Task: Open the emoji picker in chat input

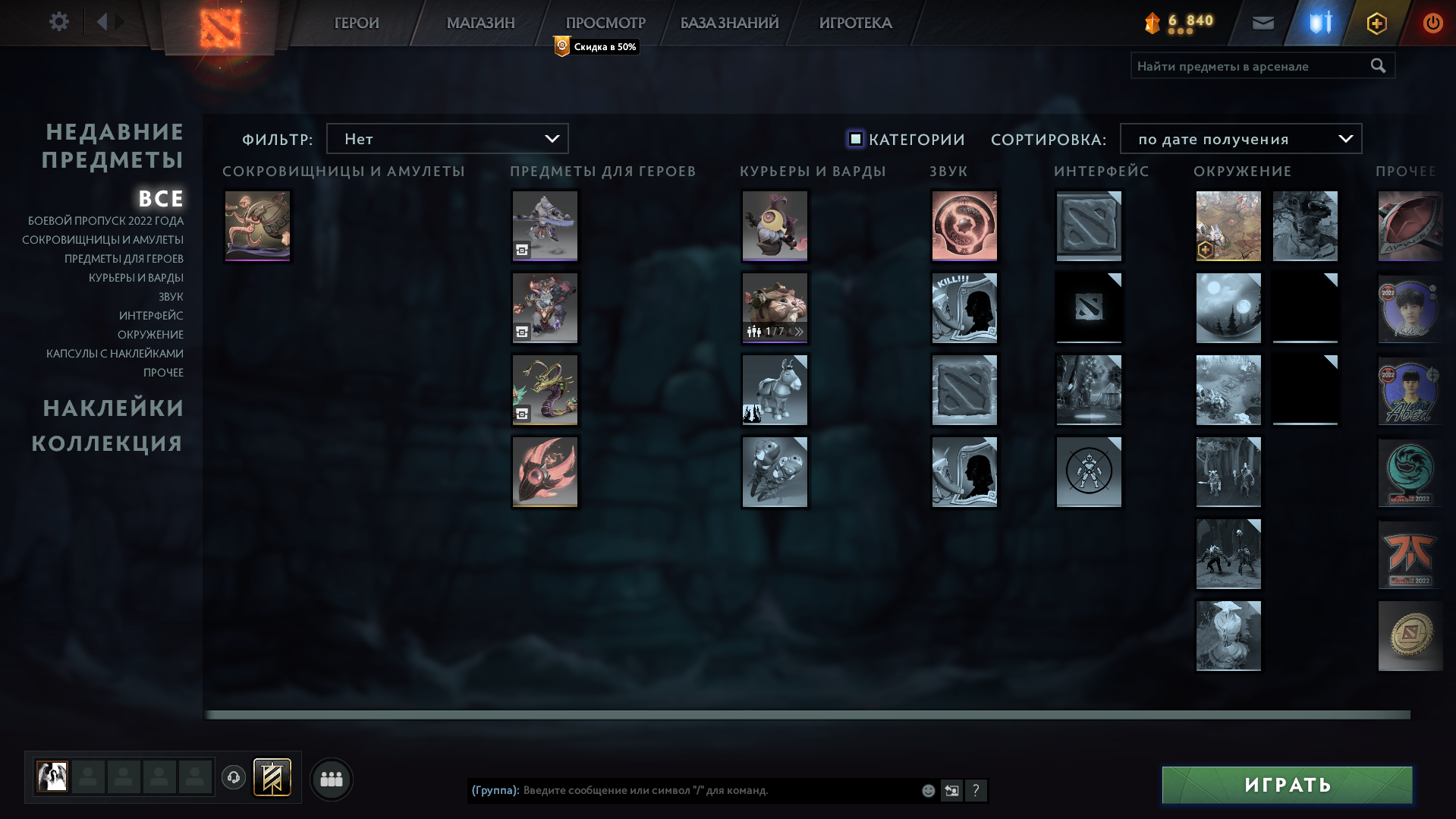Action: tap(927, 790)
